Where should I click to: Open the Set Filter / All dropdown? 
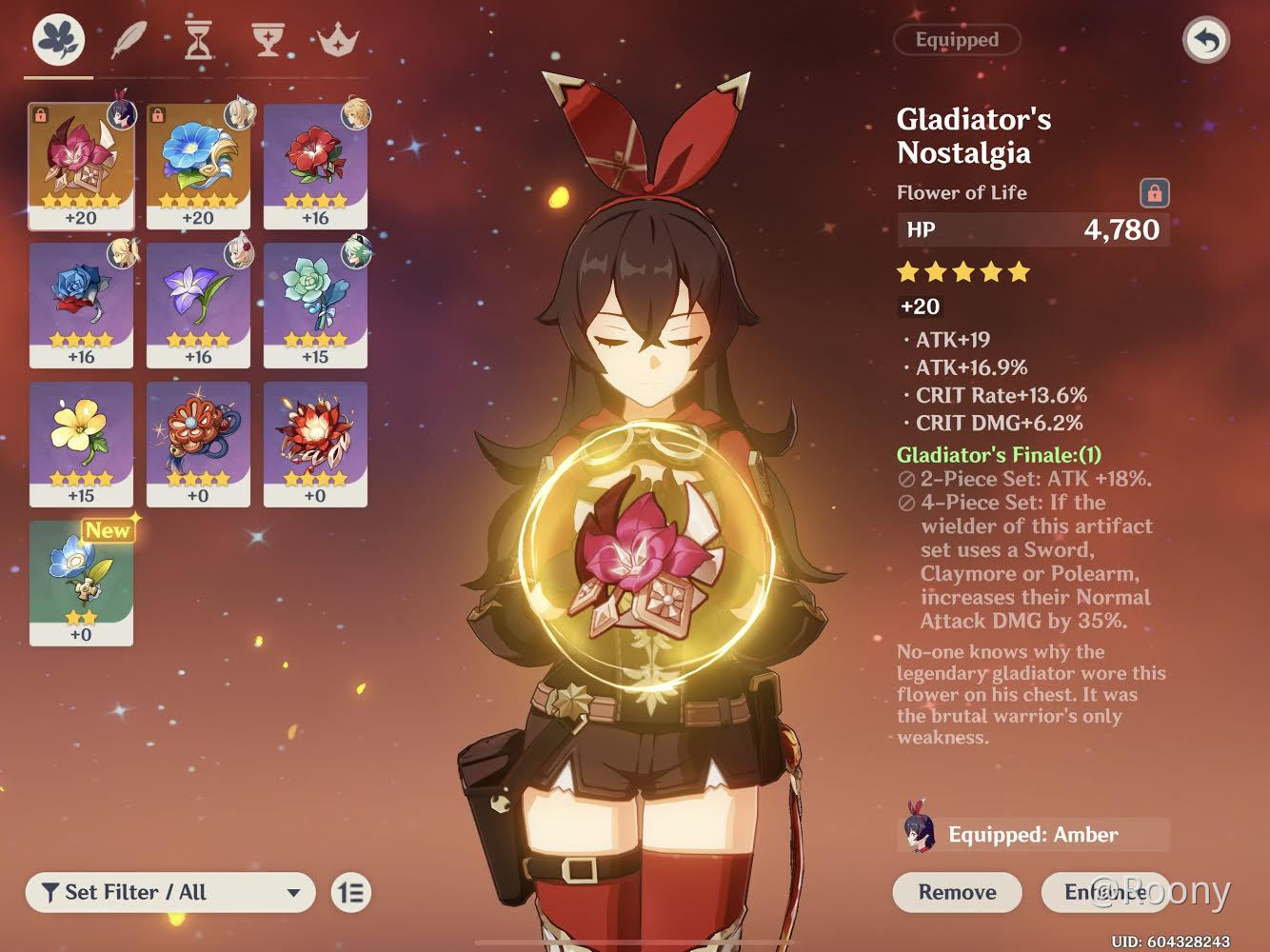169,893
